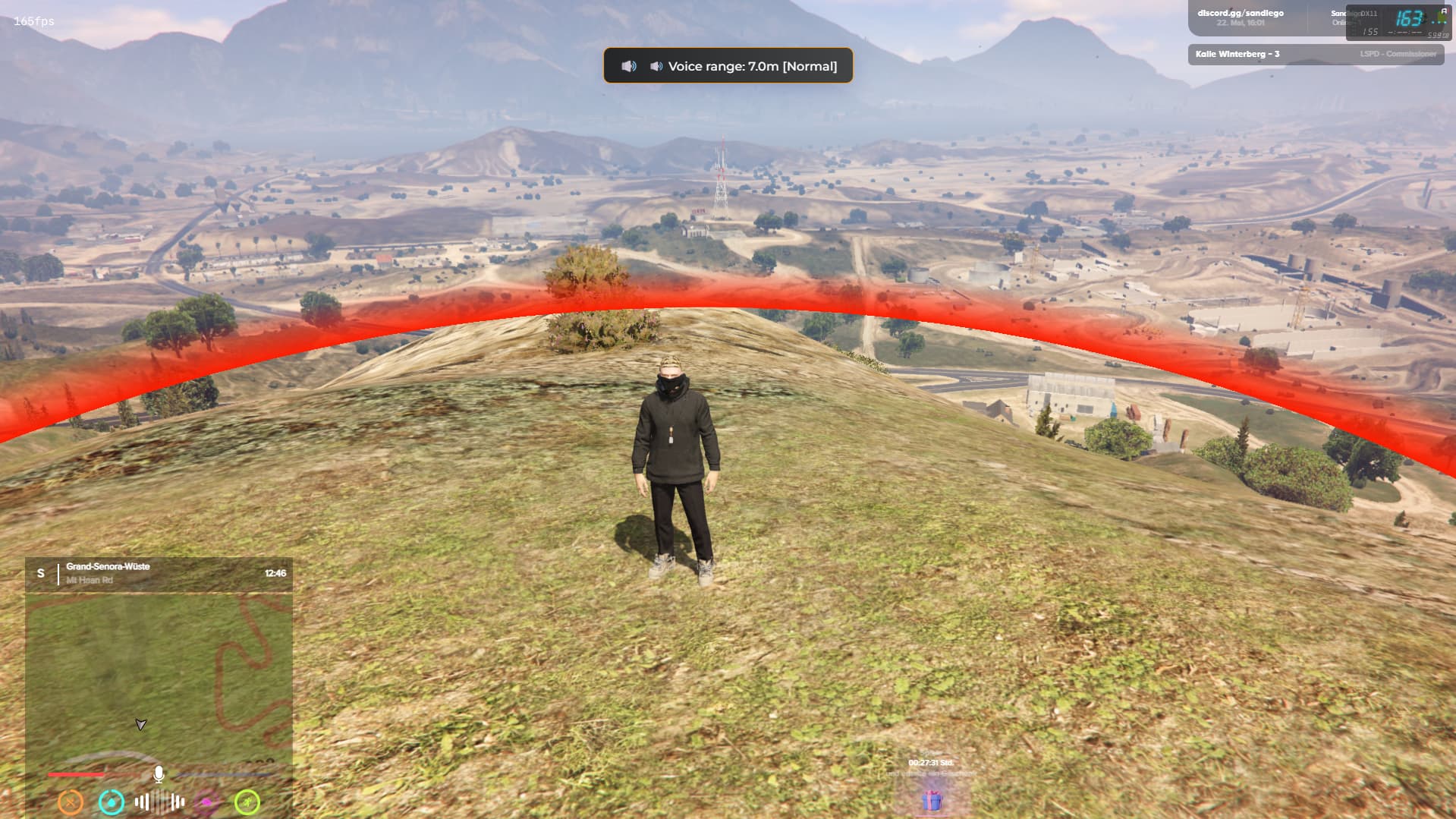Expand the Grand-Senora-Wüste minimap header
This screenshot has width=1456, height=819.
(107, 566)
